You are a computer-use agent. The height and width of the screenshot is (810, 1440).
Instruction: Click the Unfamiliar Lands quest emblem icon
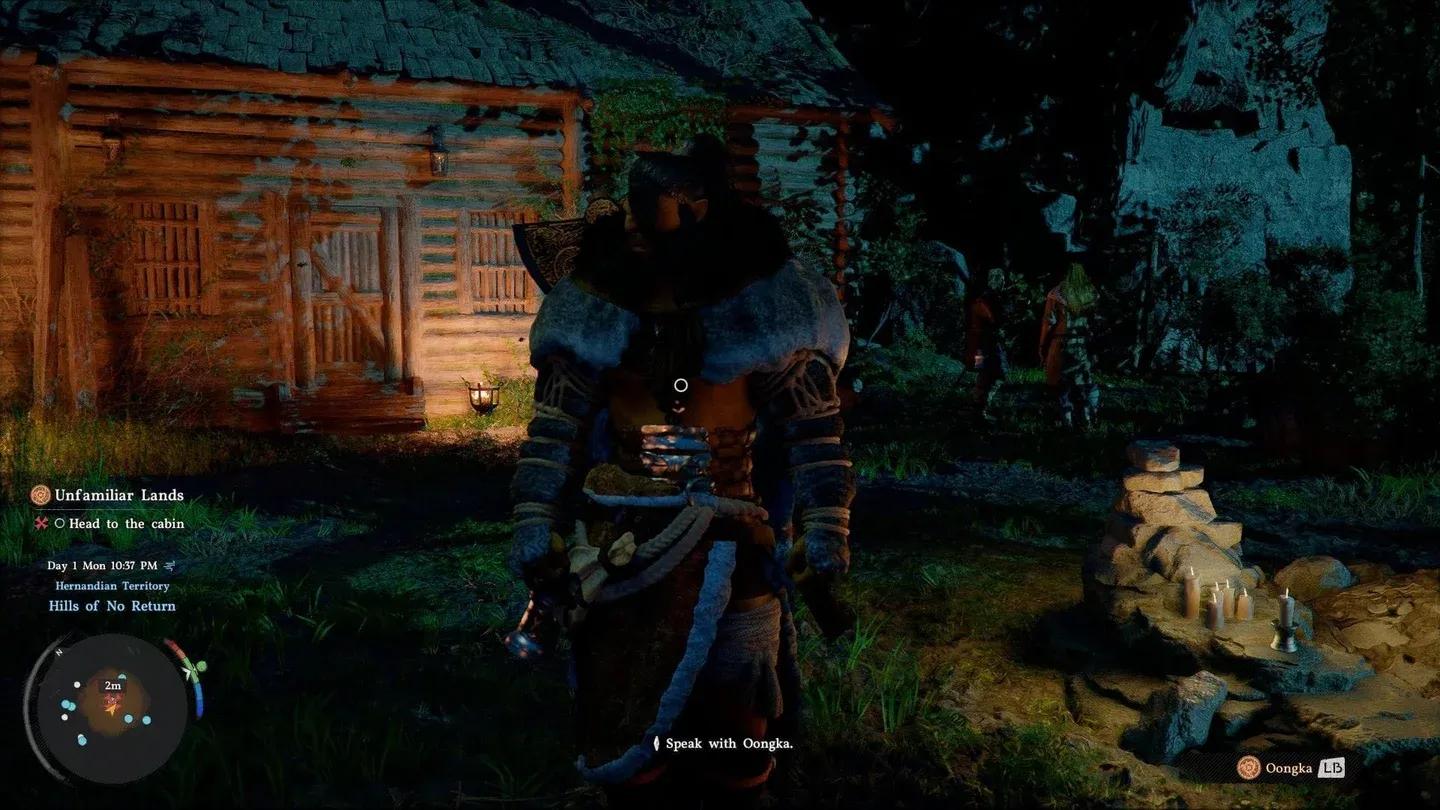coord(40,496)
